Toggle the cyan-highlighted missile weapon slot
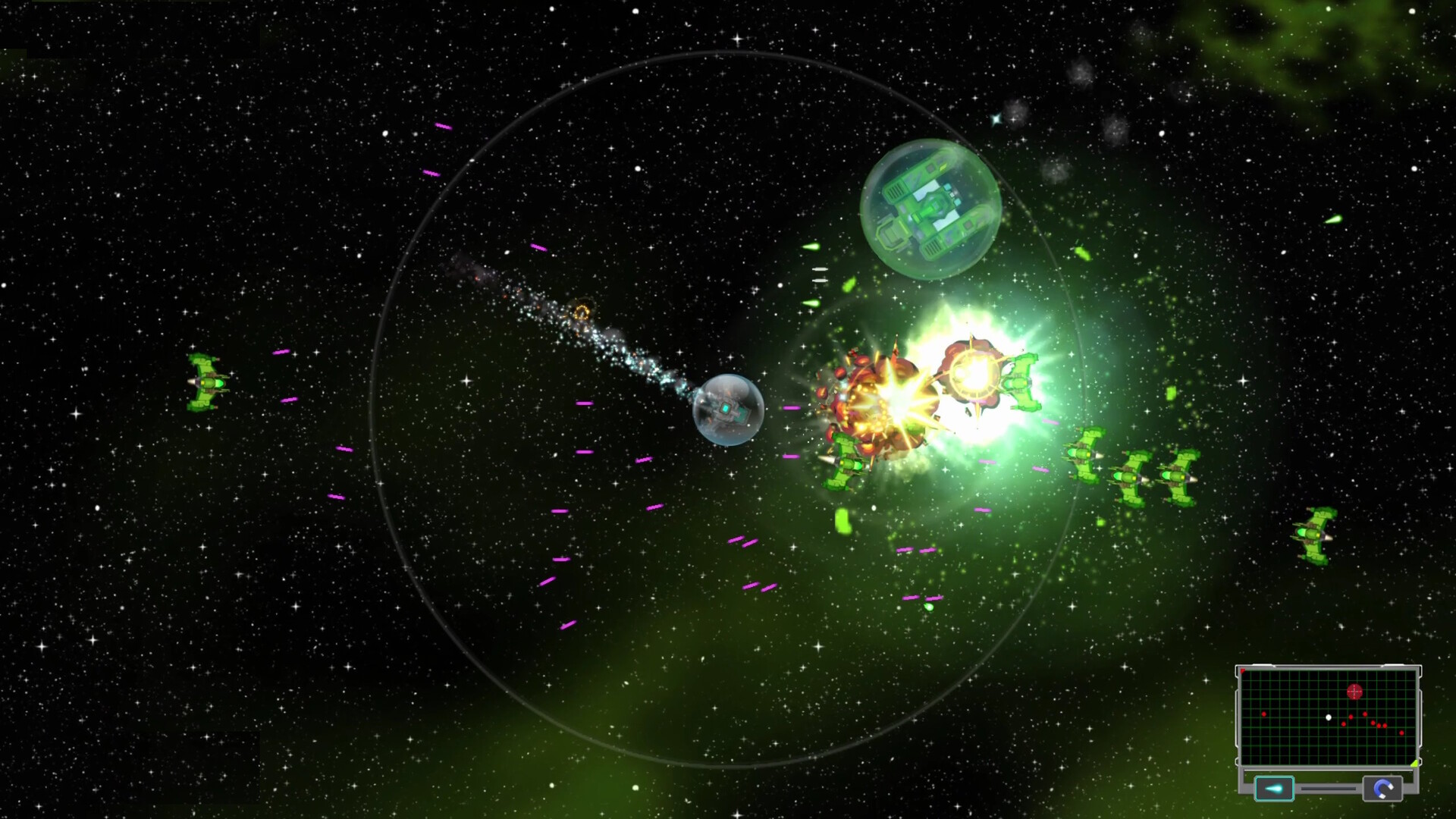The height and width of the screenshot is (819, 1456). click(x=1276, y=790)
